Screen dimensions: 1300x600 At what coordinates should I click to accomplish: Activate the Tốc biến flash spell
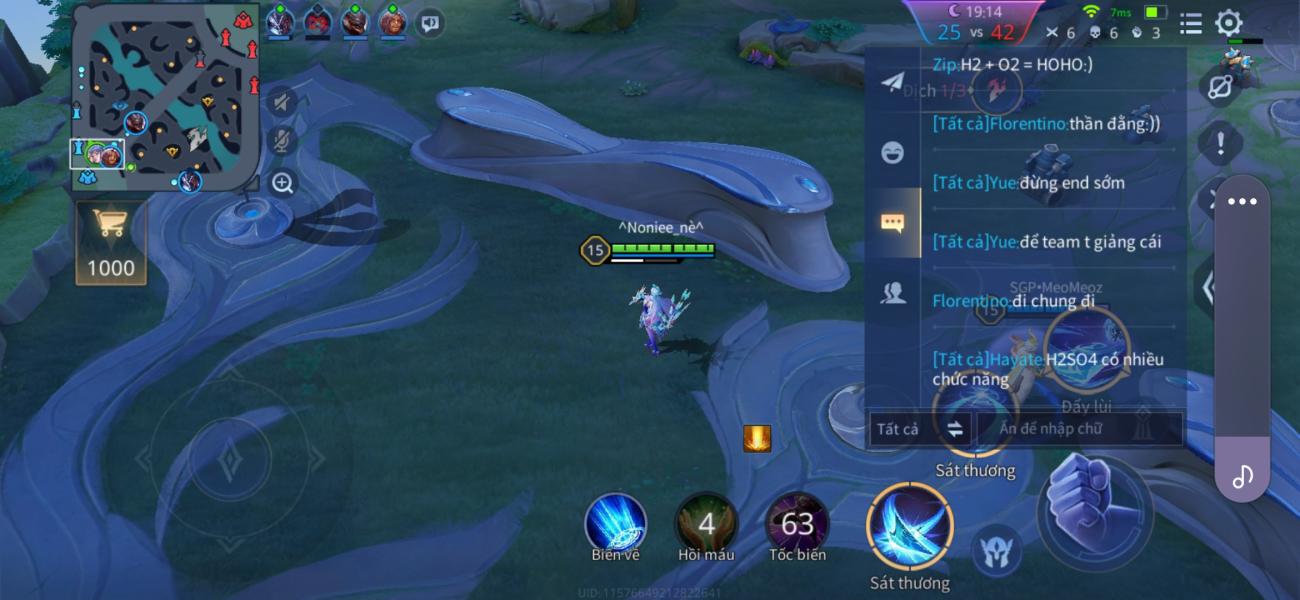pos(797,523)
